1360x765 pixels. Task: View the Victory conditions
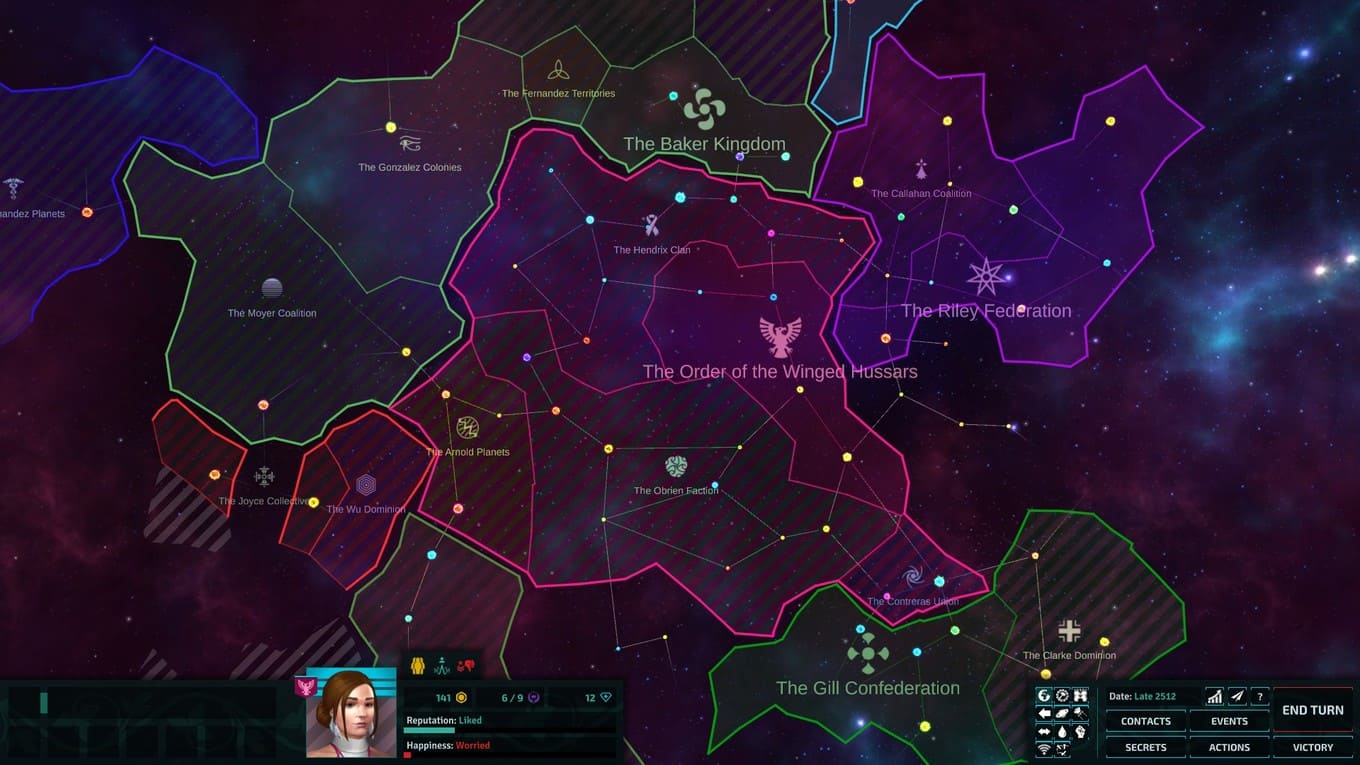1312,747
